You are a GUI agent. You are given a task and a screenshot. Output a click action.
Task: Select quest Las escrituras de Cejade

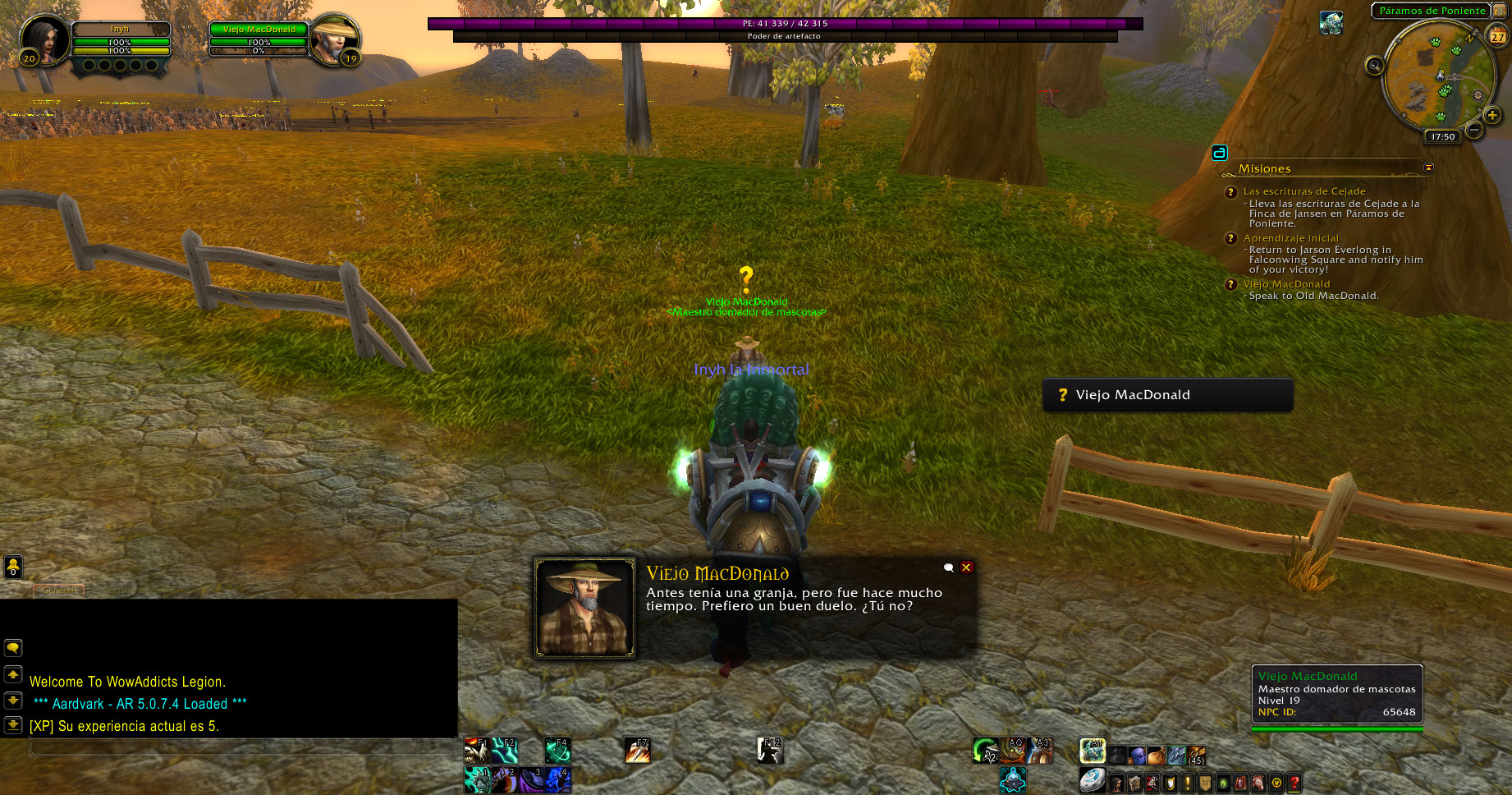(x=1304, y=191)
